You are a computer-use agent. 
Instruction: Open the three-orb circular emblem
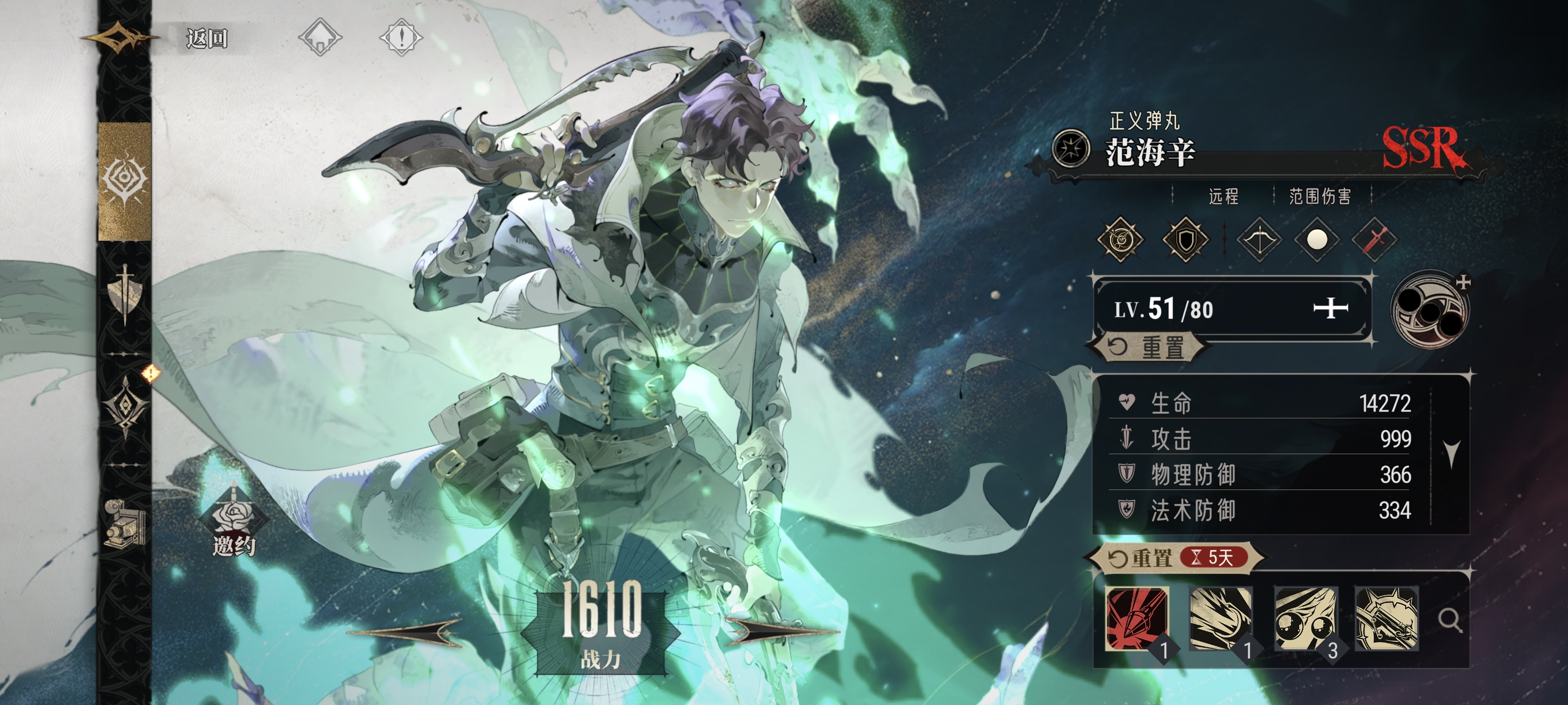click(x=1429, y=310)
